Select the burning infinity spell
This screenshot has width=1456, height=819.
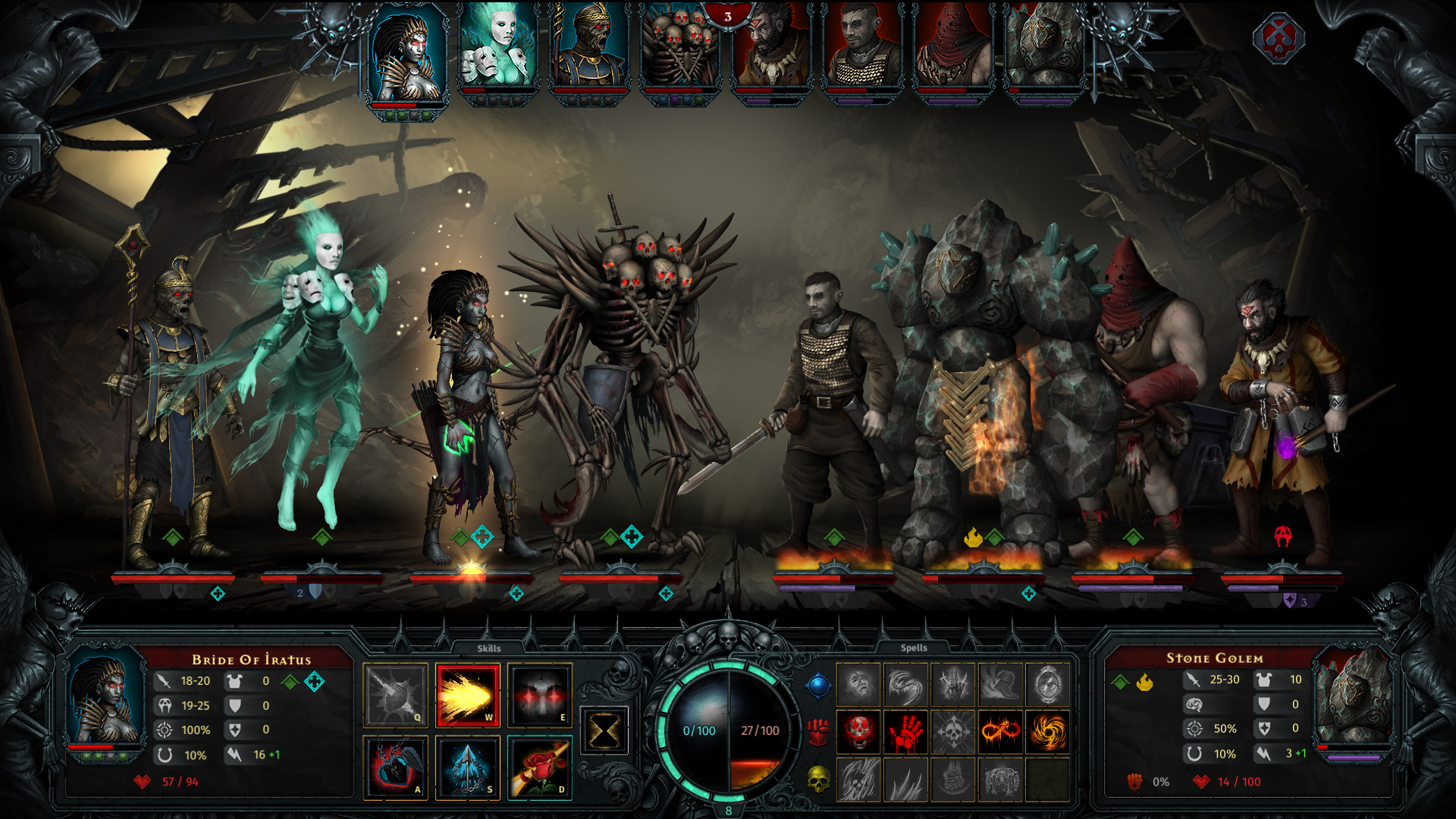click(1000, 732)
